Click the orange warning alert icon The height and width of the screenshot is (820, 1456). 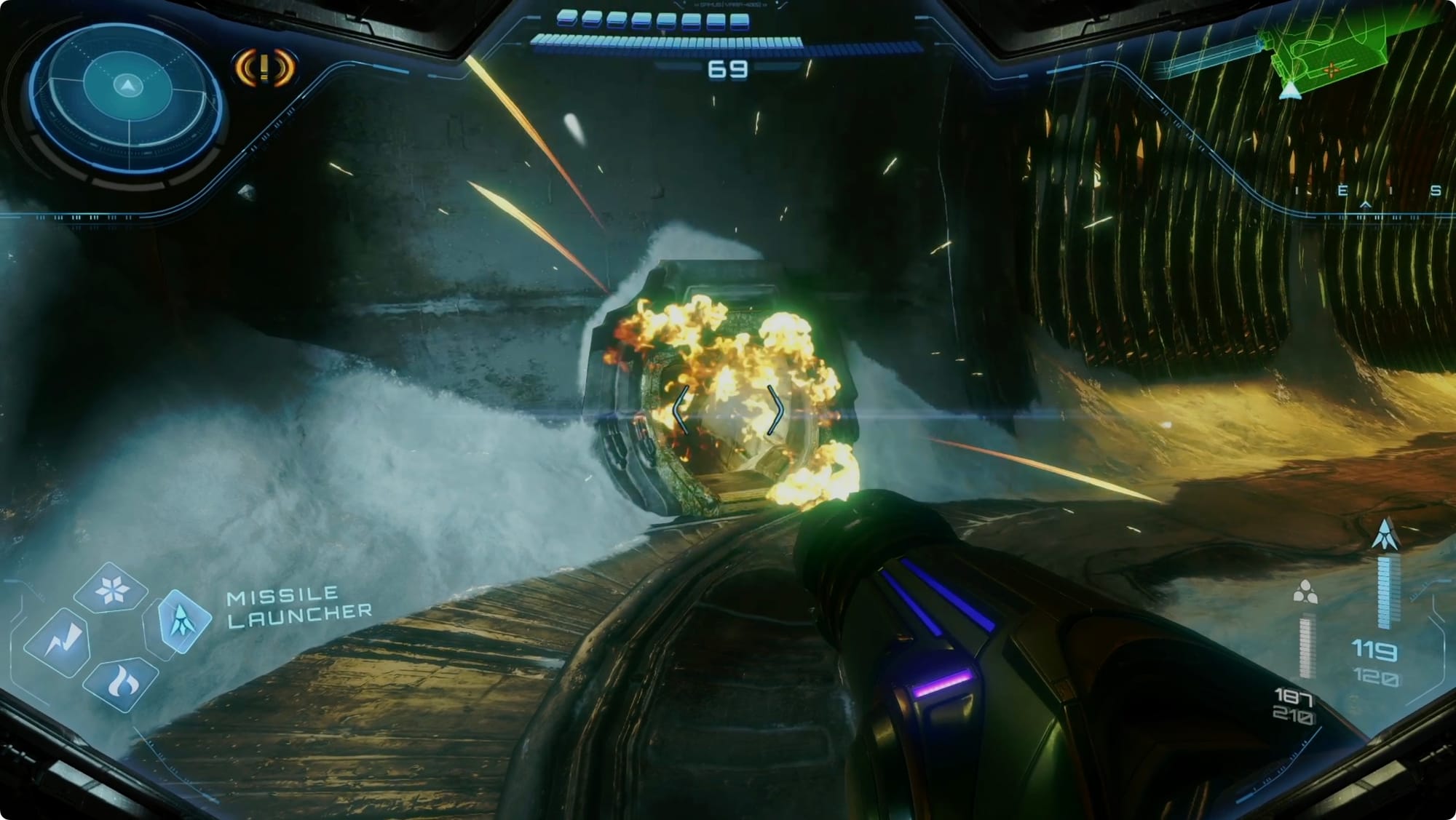pos(264,68)
